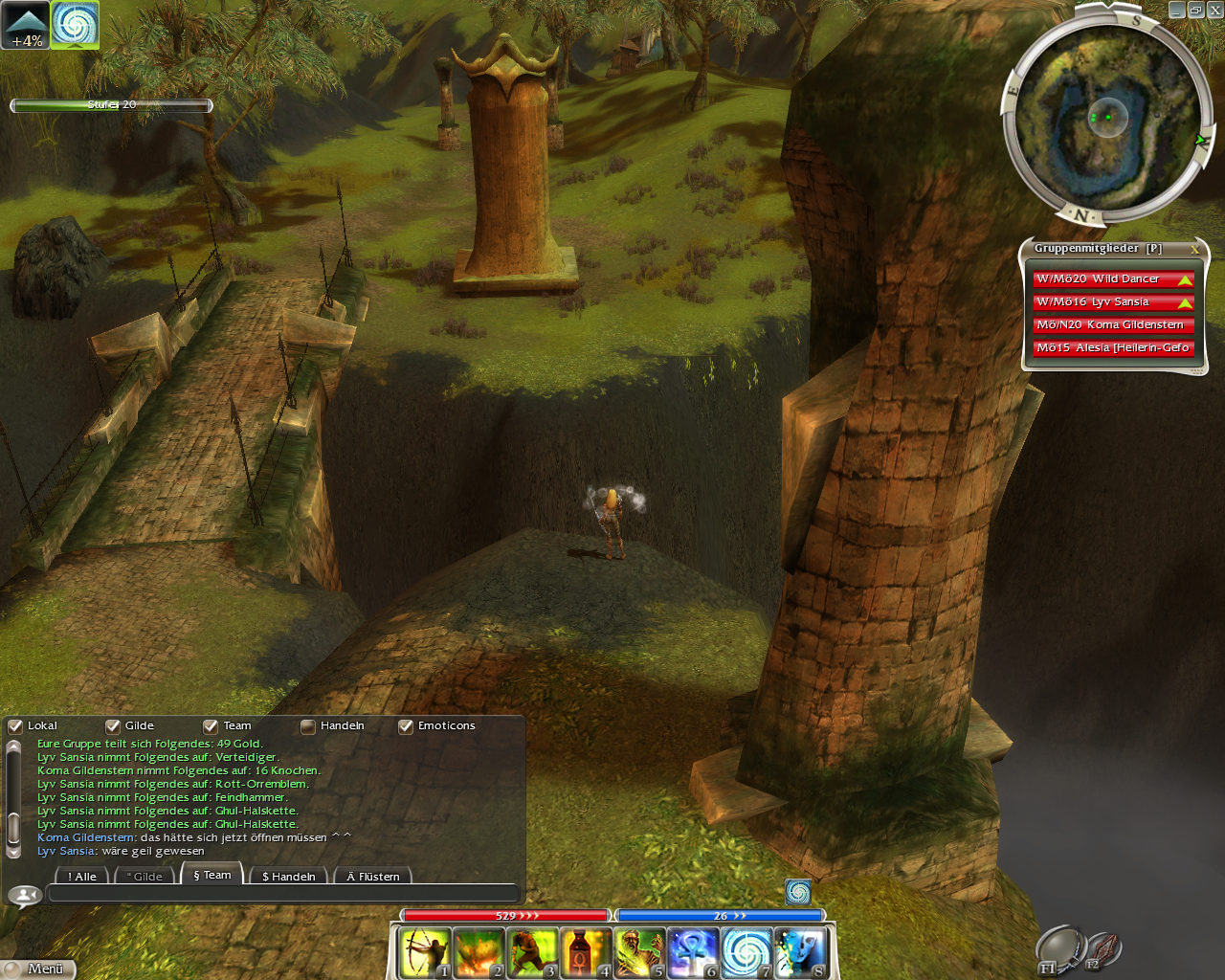Activate the potion bottle skill in slot 4
The image size is (1225, 980).
coord(586,953)
